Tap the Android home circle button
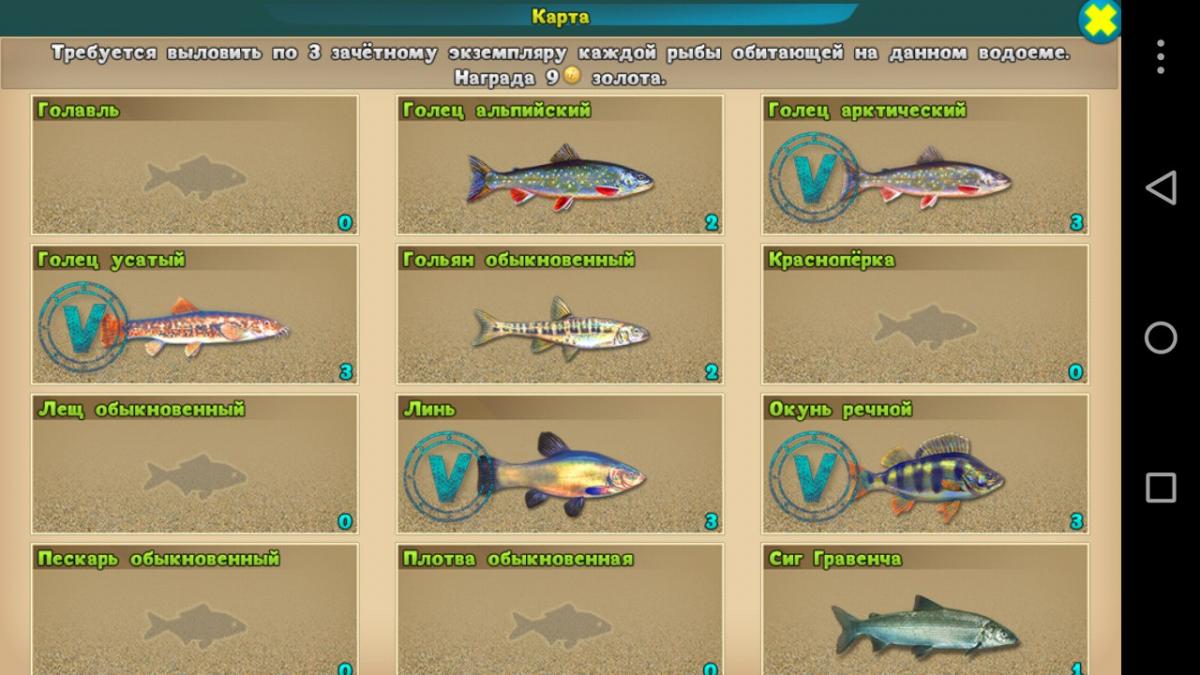The image size is (1200, 675). 1160,338
